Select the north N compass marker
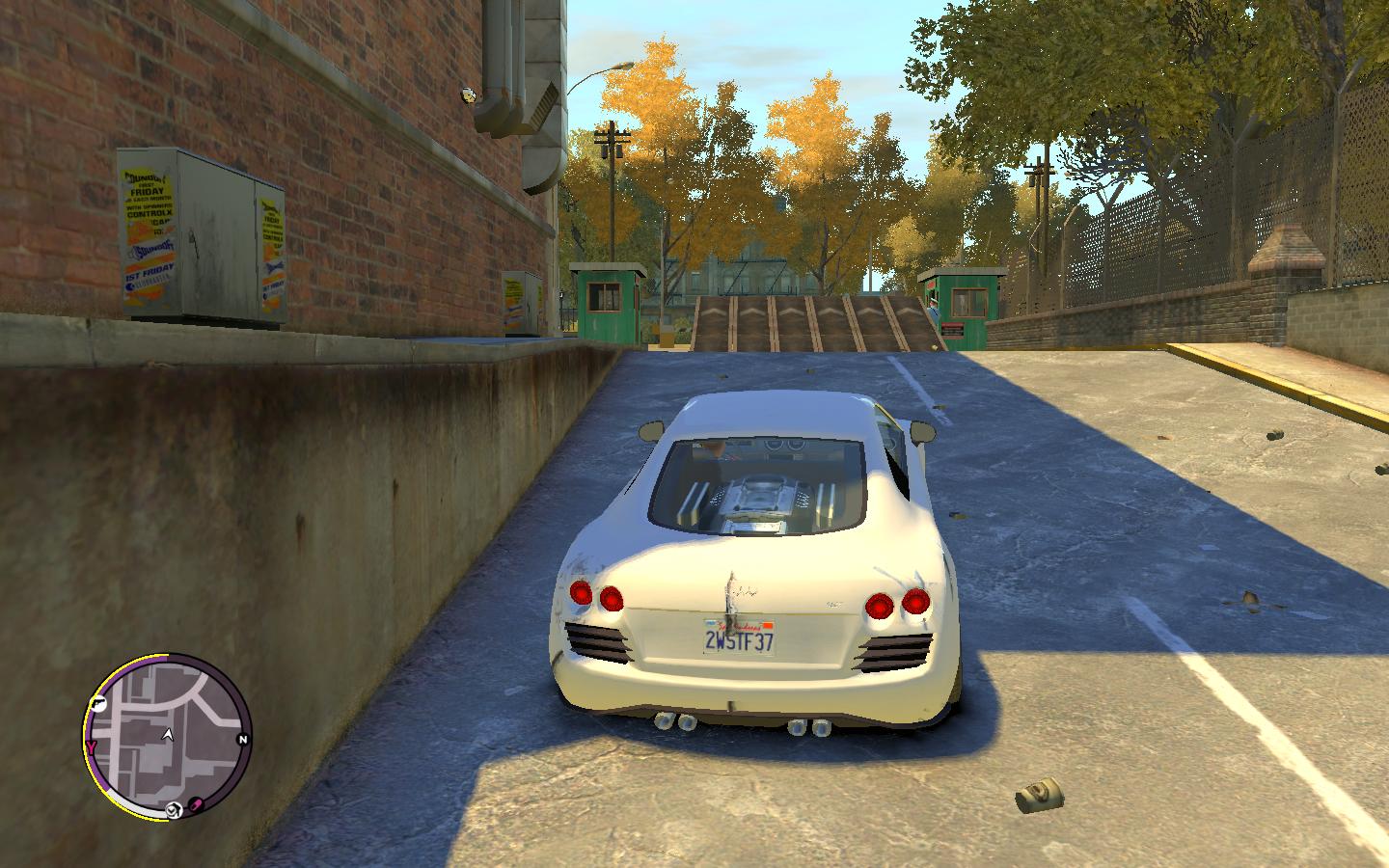This screenshot has width=1389, height=868. [x=243, y=740]
